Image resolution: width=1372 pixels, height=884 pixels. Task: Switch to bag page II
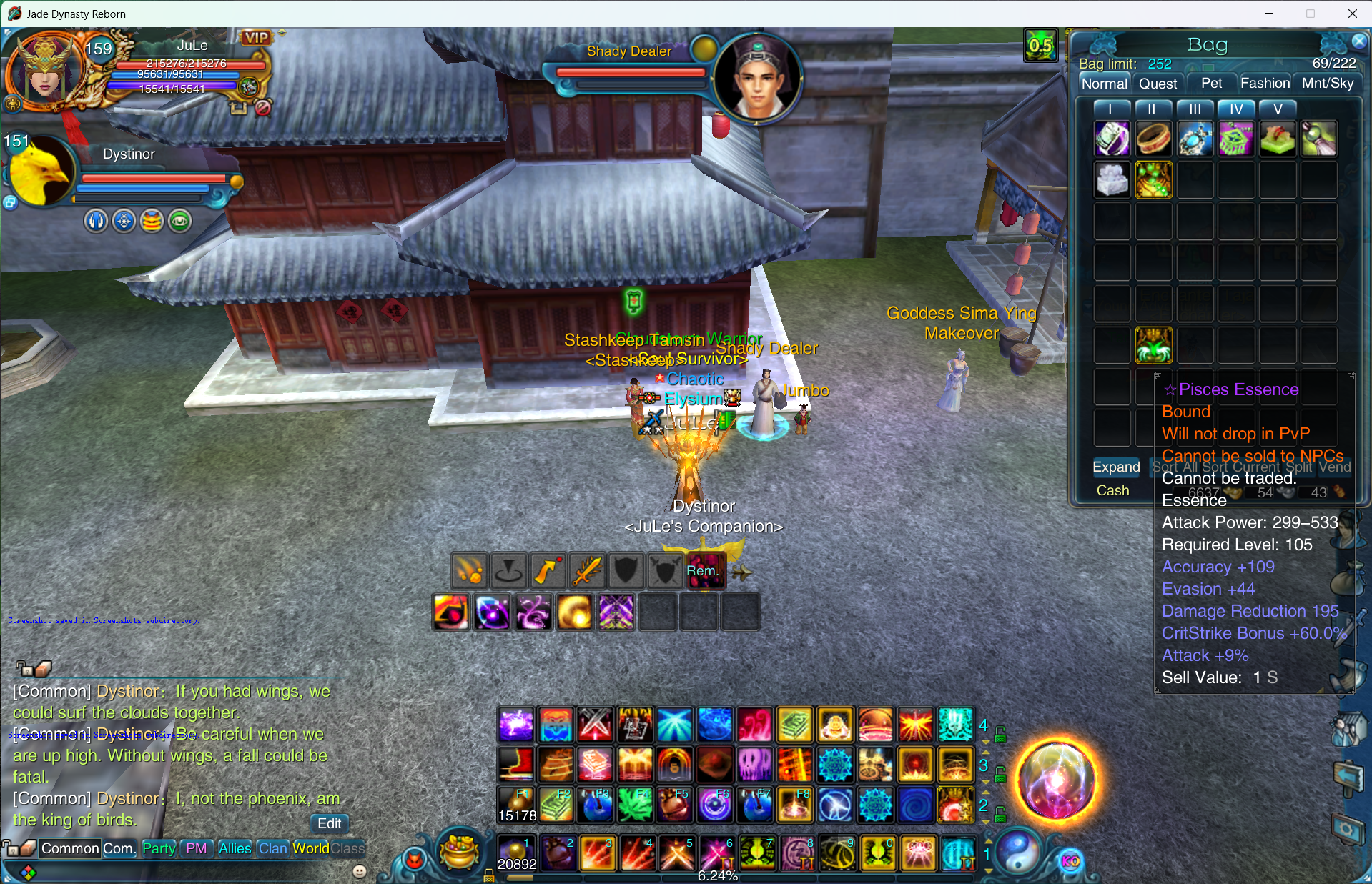click(x=1151, y=109)
